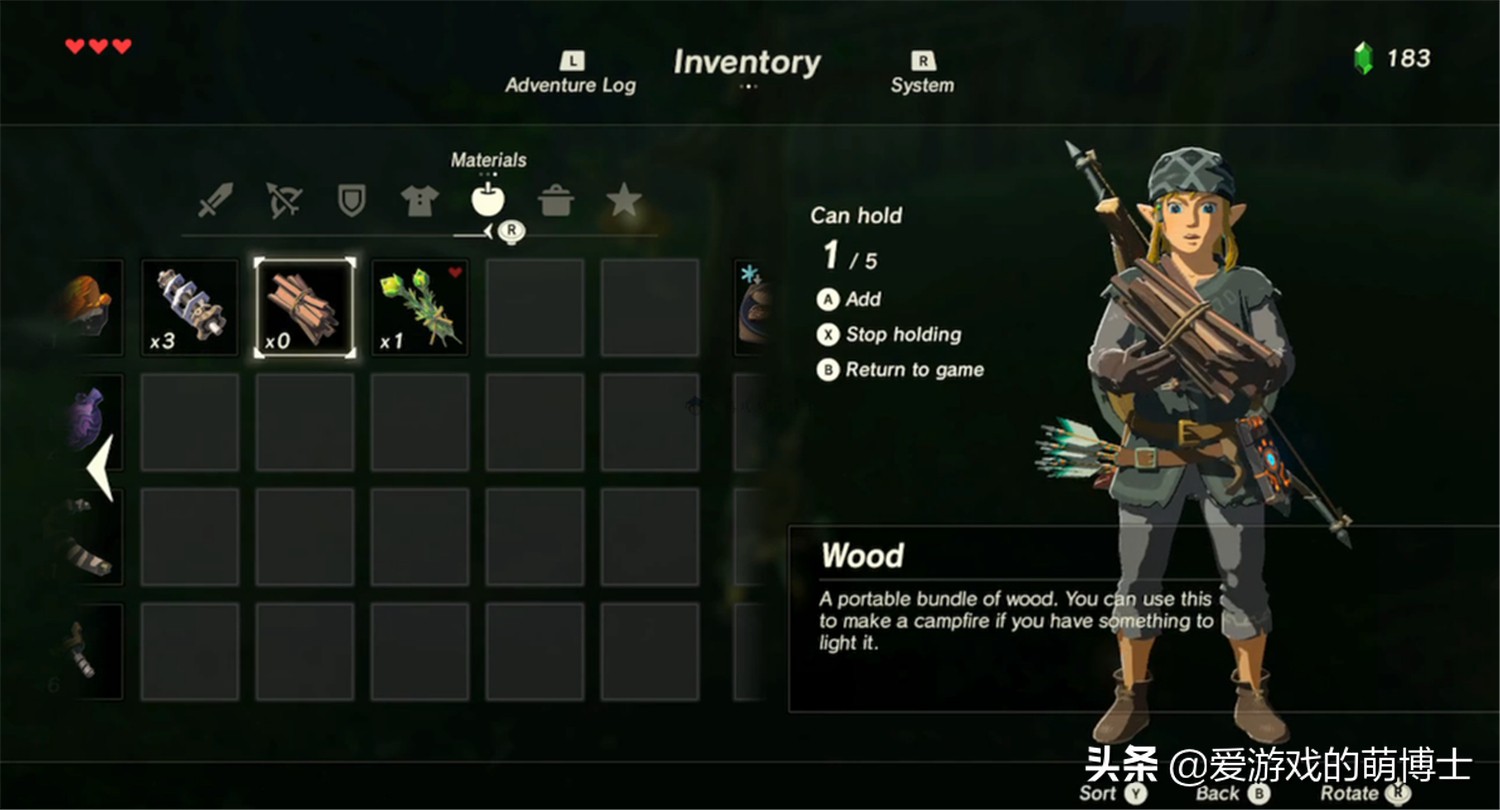Select the apple Materials tab
1500x810 pixels.
(488, 199)
